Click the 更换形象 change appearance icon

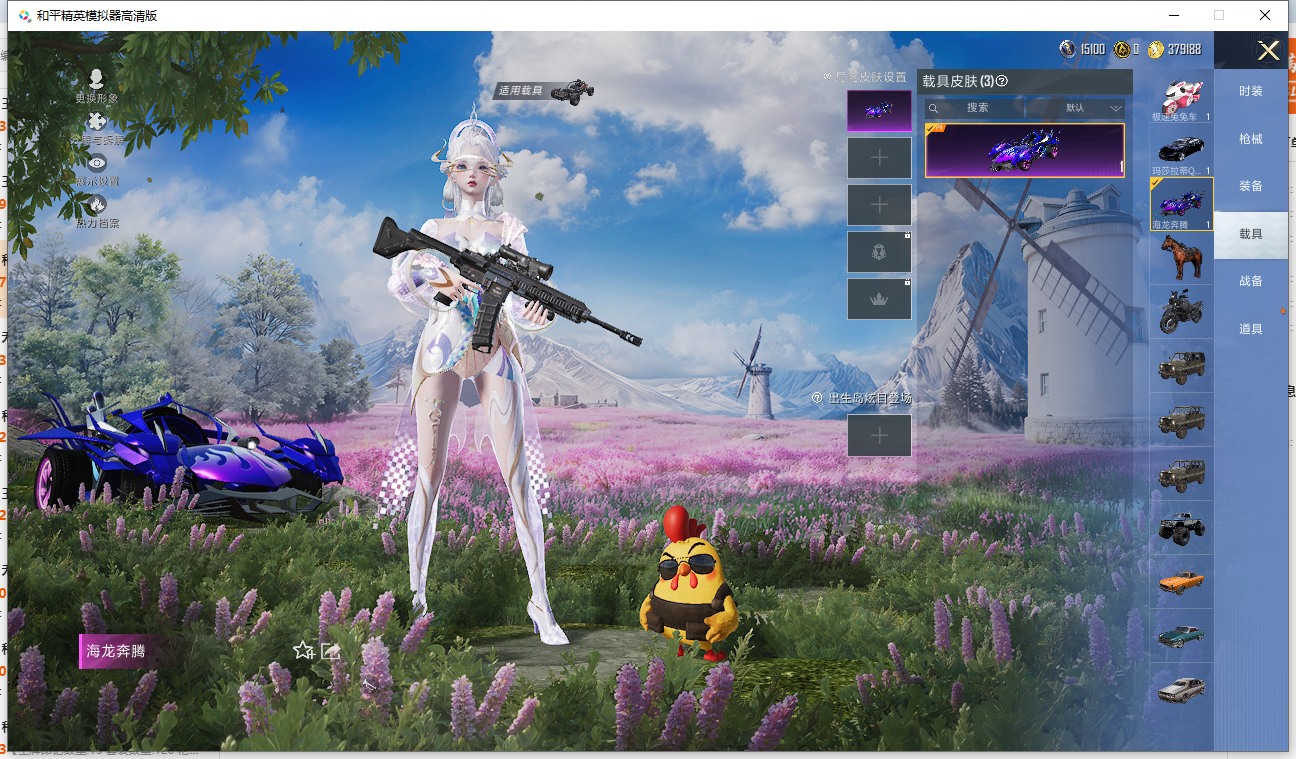(96, 80)
